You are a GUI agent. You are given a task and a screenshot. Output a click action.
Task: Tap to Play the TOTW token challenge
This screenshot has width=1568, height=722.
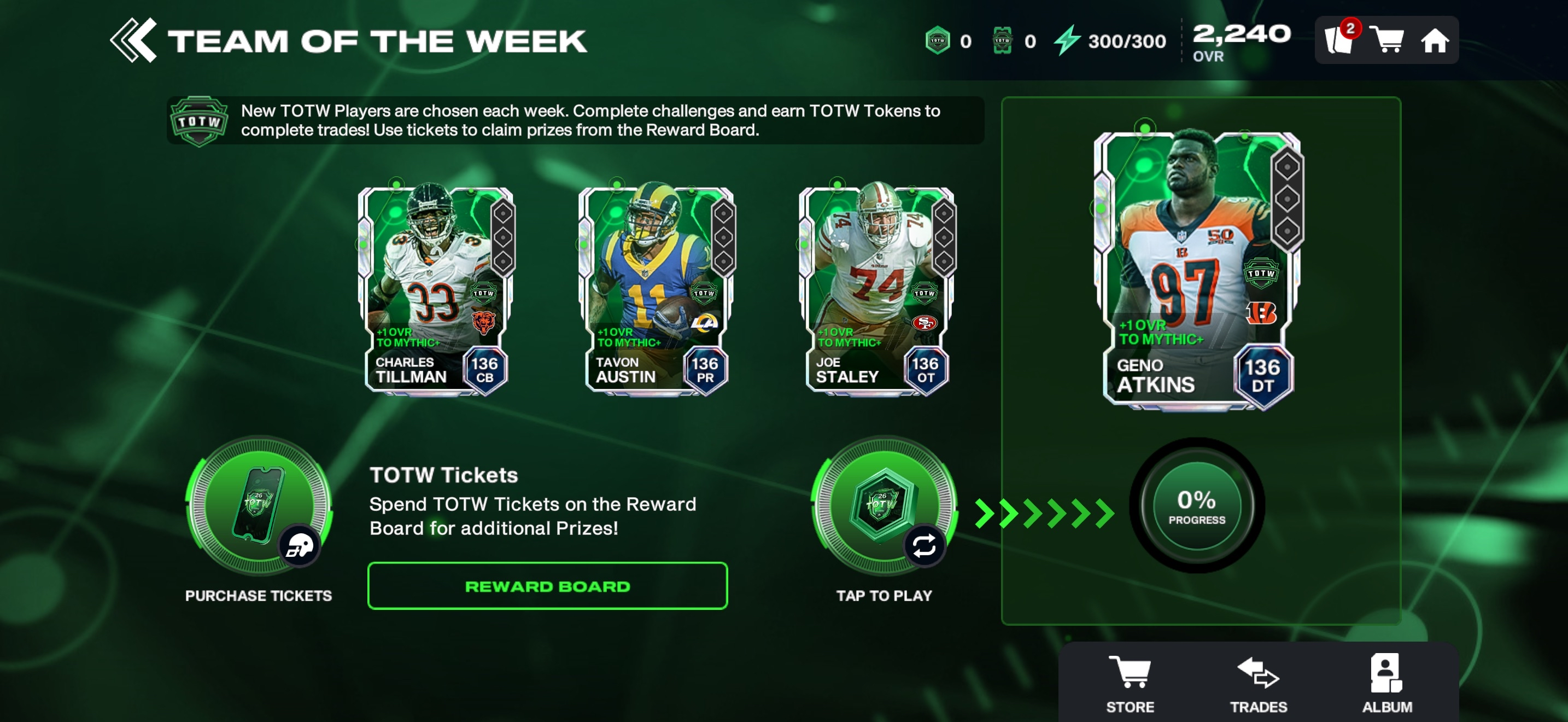pos(884,506)
